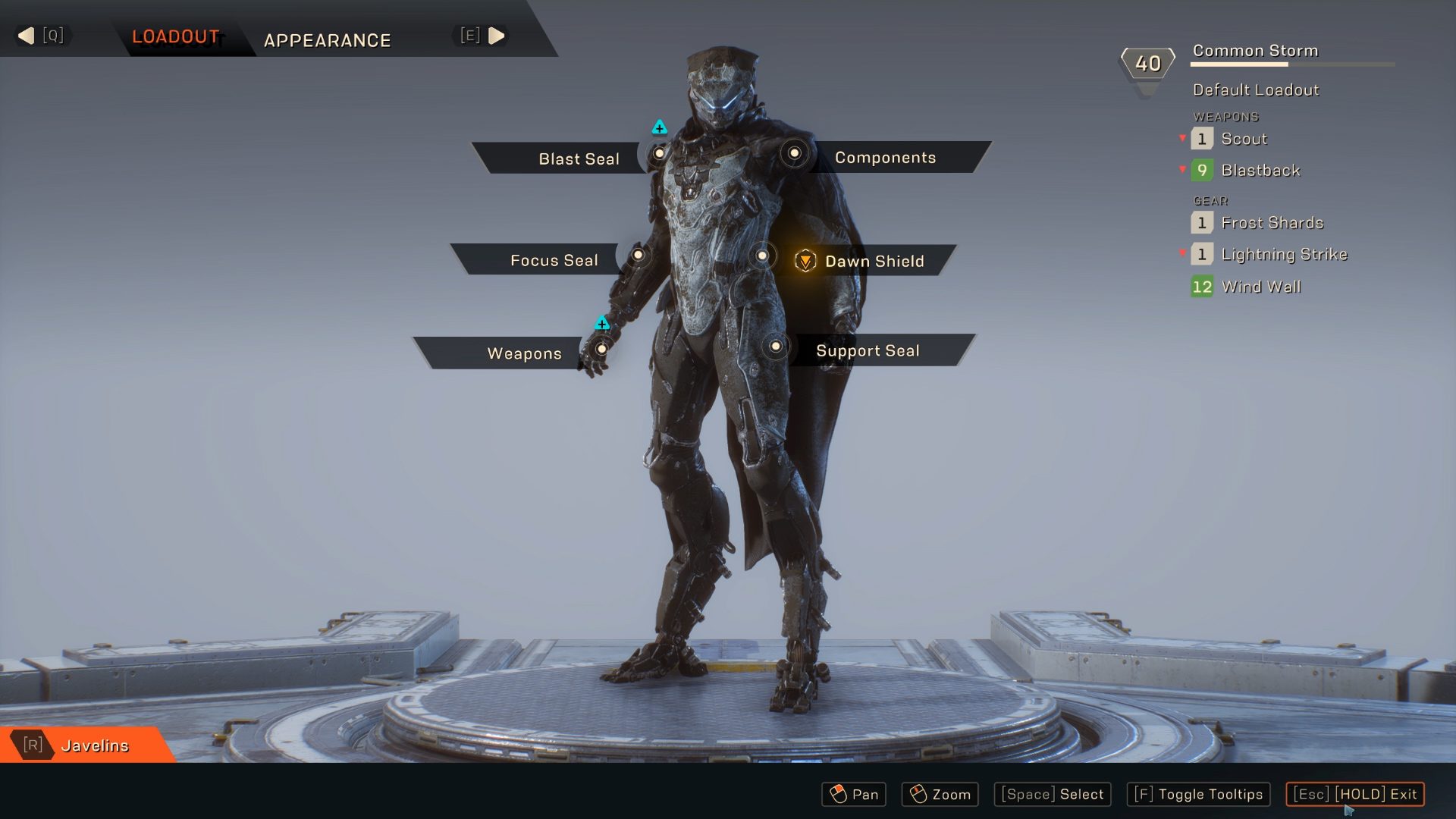Click the Default Loadout name
This screenshot has height=819, width=1456.
coord(1256,89)
